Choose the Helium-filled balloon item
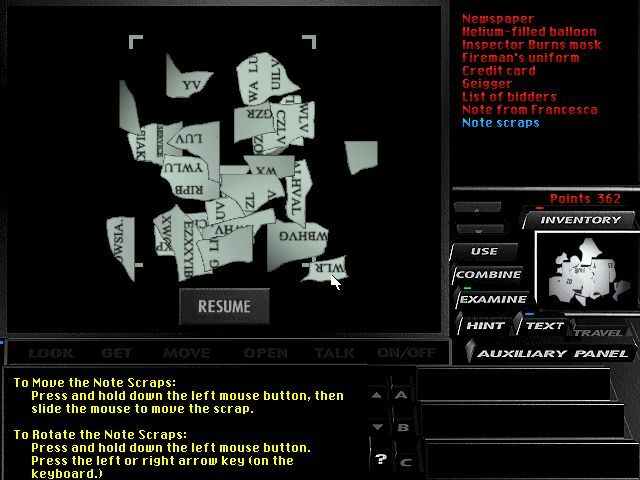640x480 pixels. coord(529,32)
